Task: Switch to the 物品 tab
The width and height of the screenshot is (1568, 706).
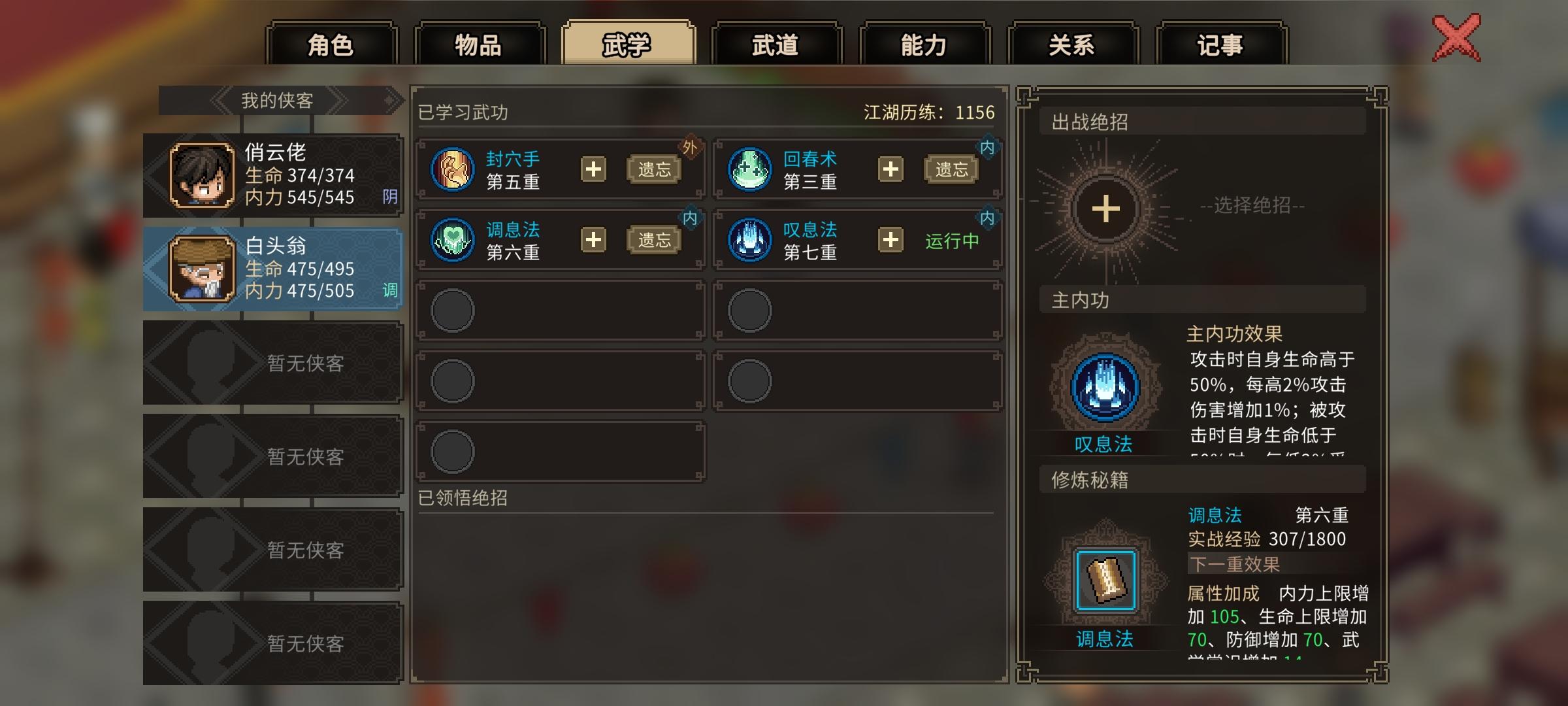Action: coord(479,44)
